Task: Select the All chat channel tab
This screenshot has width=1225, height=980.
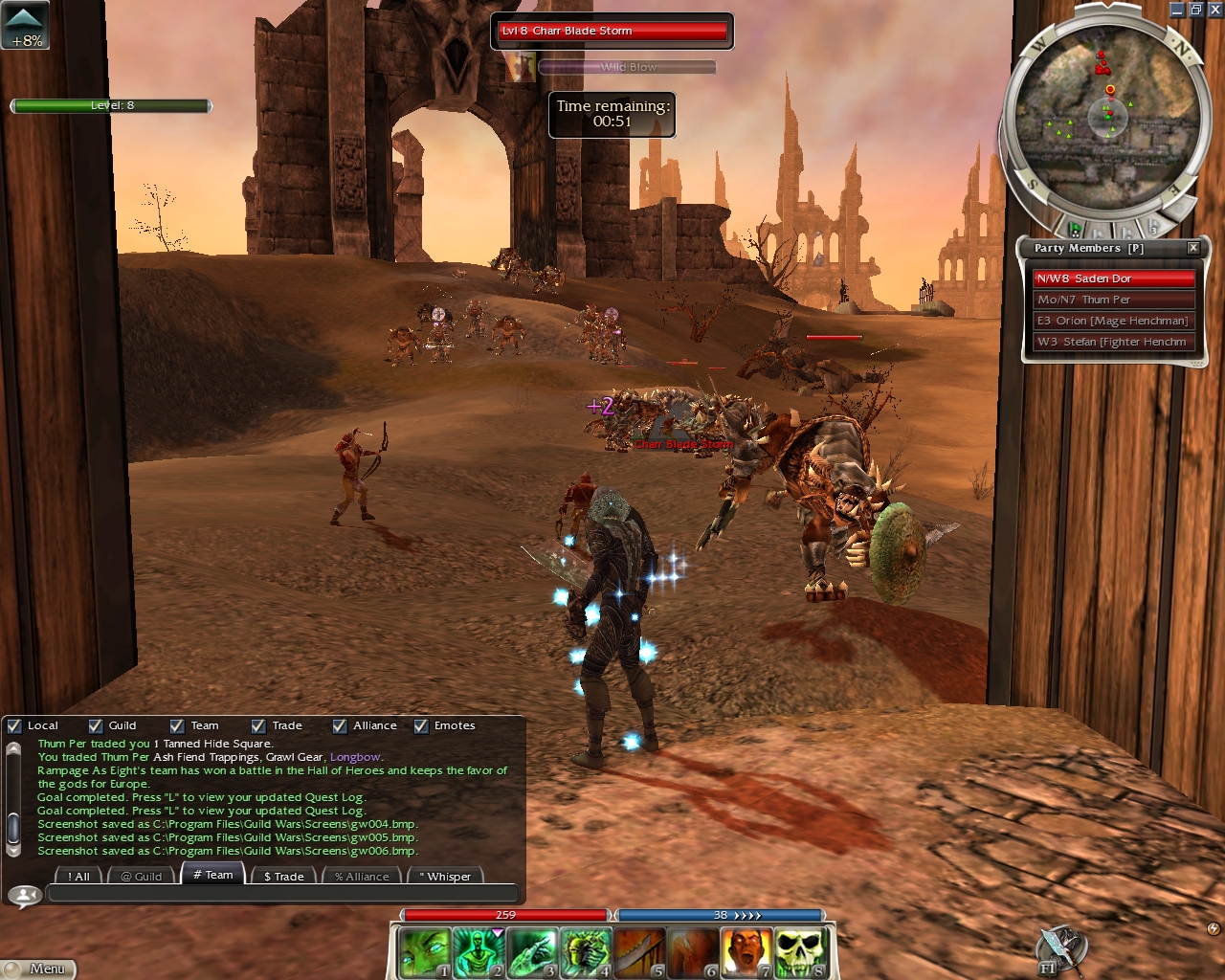Action: [x=78, y=876]
